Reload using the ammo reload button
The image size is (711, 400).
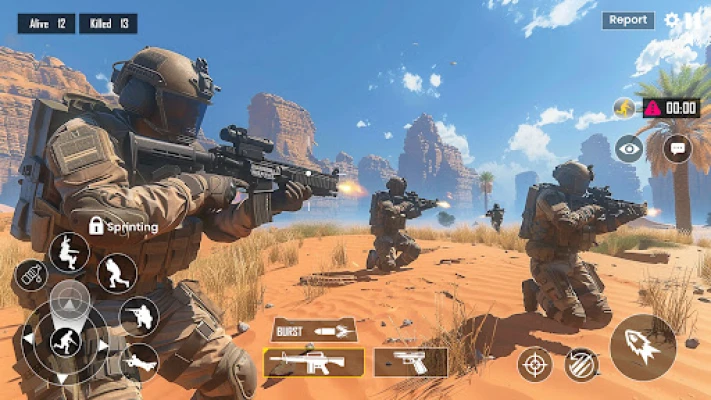pyautogui.click(x=580, y=364)
